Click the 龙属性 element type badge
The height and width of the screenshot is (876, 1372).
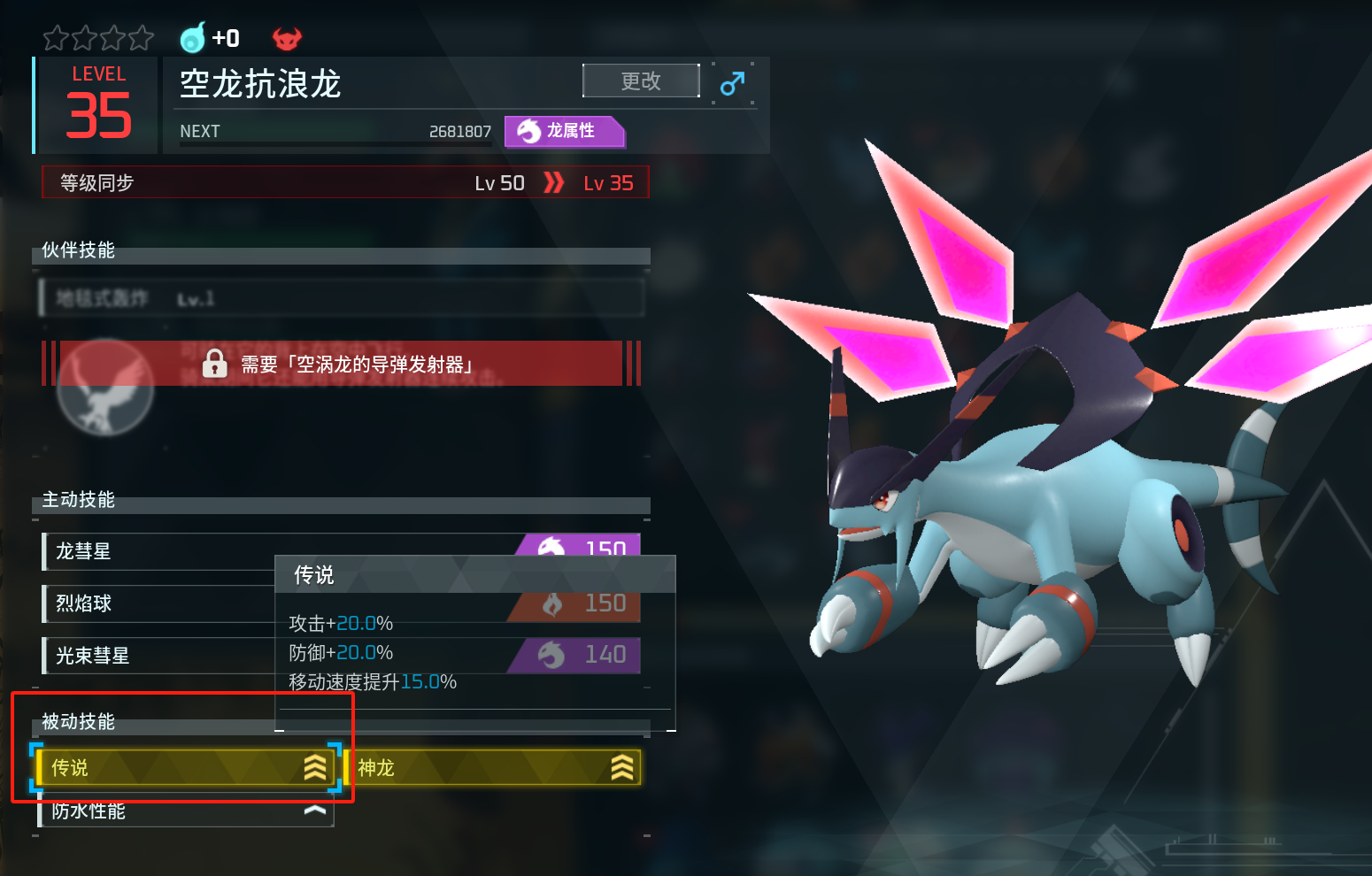565,131
